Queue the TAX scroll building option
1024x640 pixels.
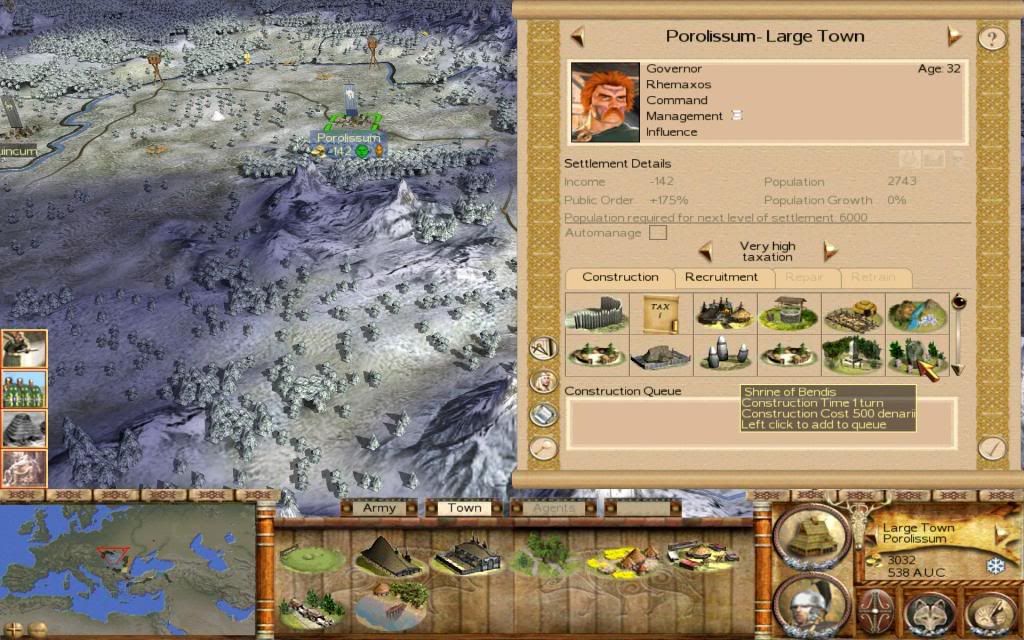pyautogui.click(x=660, y=313)
